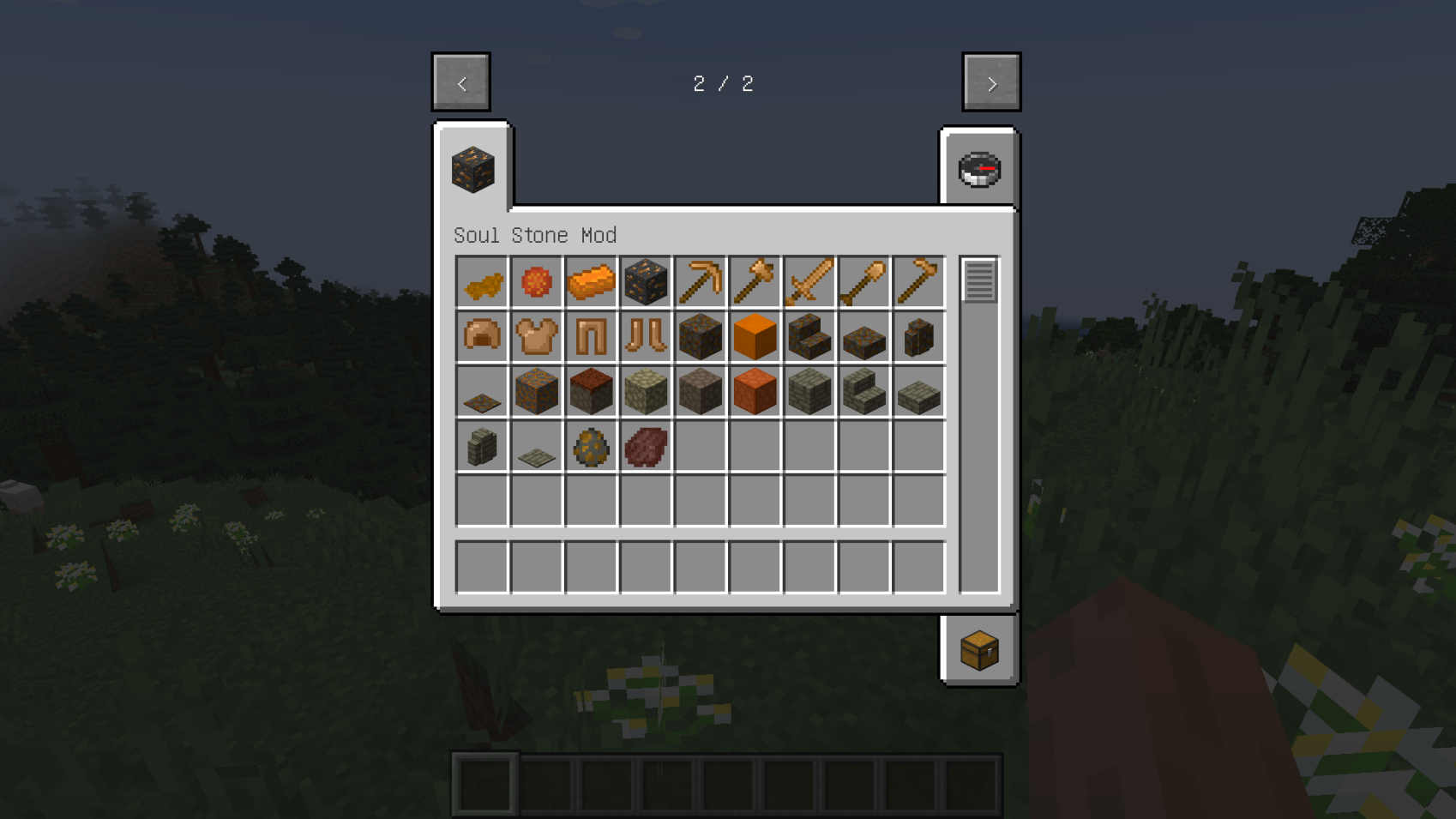The image size is (1456, 819).
Task: Pick the soul stone sword
Action: pos(809,282)
